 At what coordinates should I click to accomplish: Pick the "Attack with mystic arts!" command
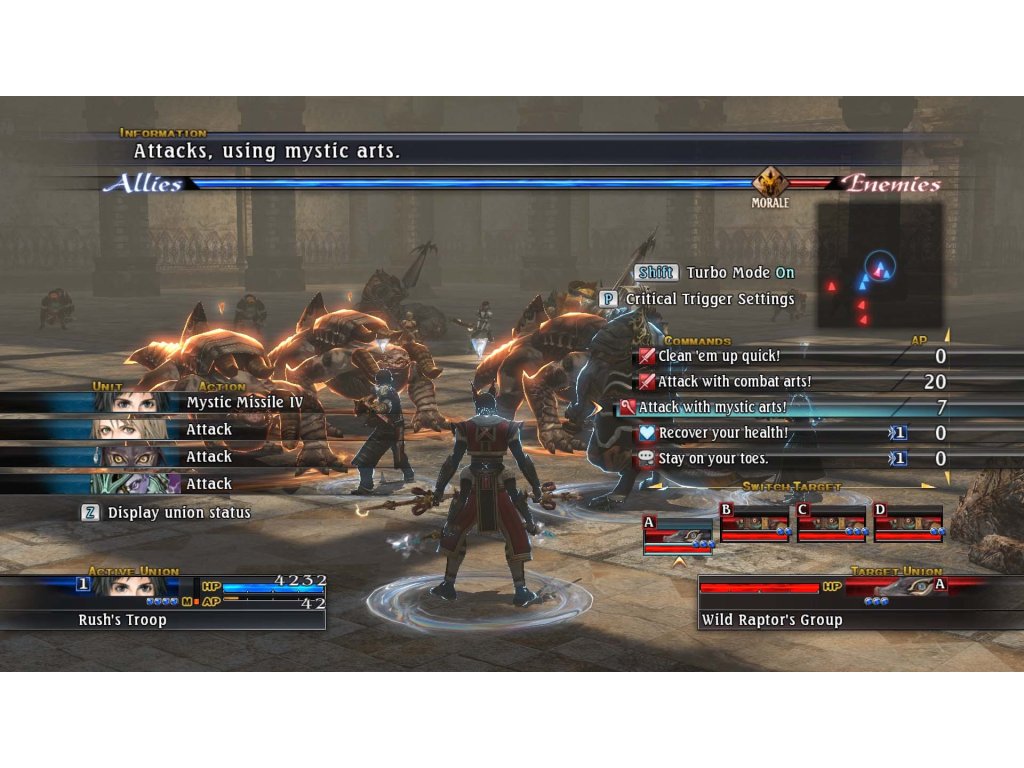(712, 408)
